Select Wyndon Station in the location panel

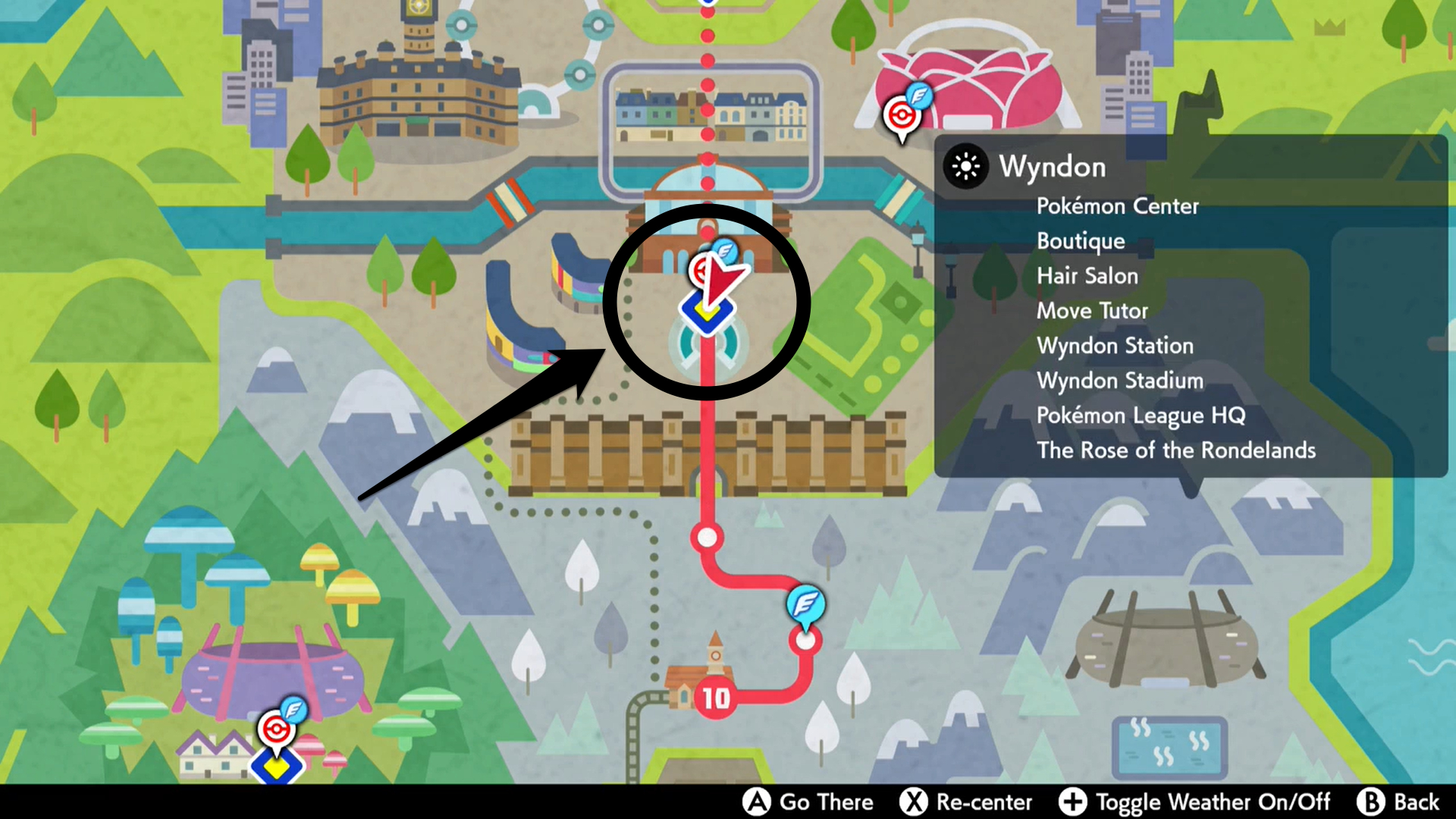[1115, 346]
